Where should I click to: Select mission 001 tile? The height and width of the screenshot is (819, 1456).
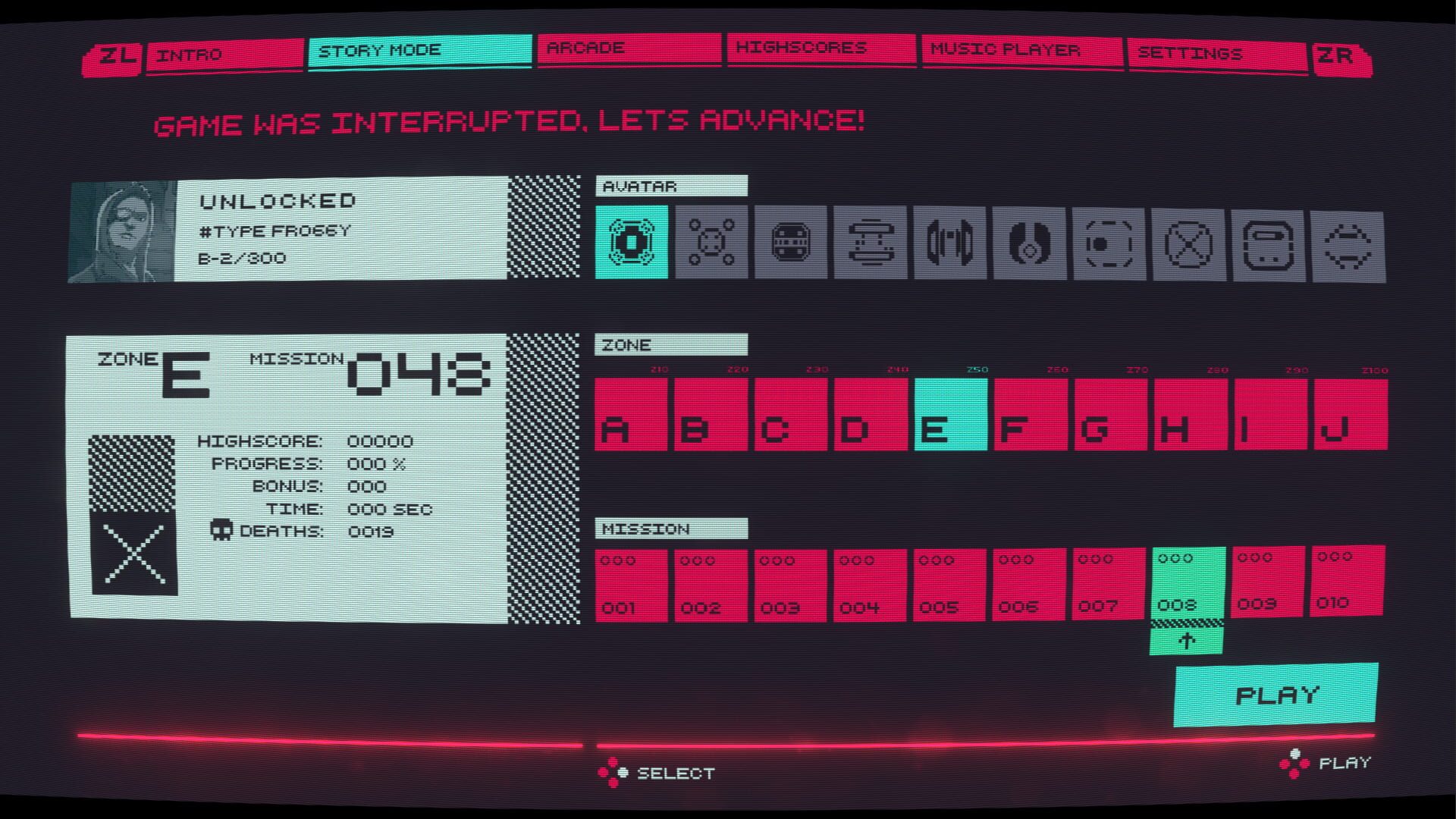(631, 585)
